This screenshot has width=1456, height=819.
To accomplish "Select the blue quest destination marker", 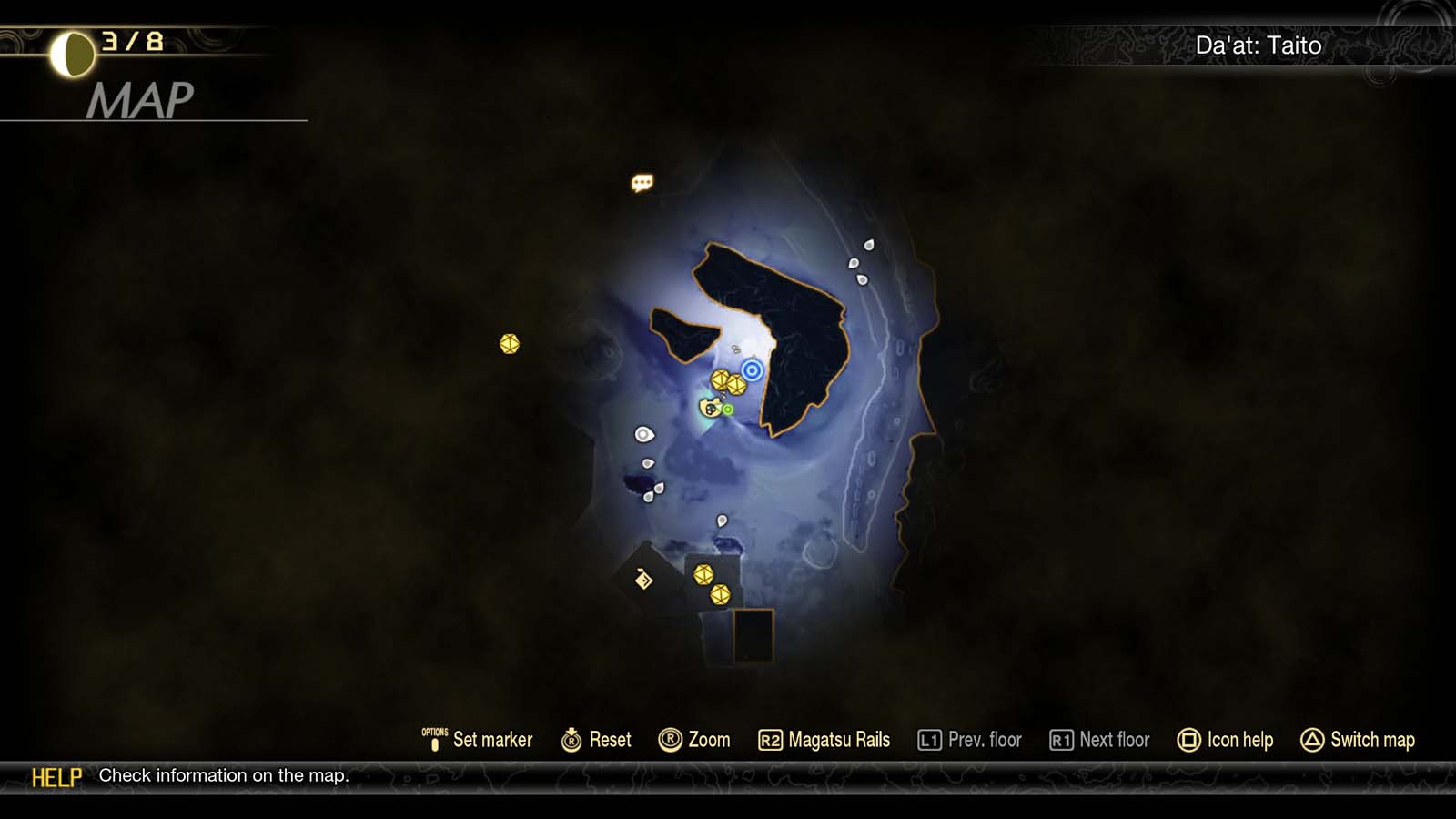I will pos(751,369).
